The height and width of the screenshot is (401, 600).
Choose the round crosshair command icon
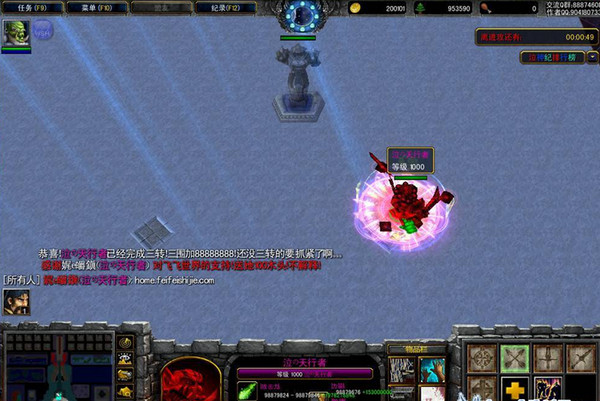click(x=481, y=358)
